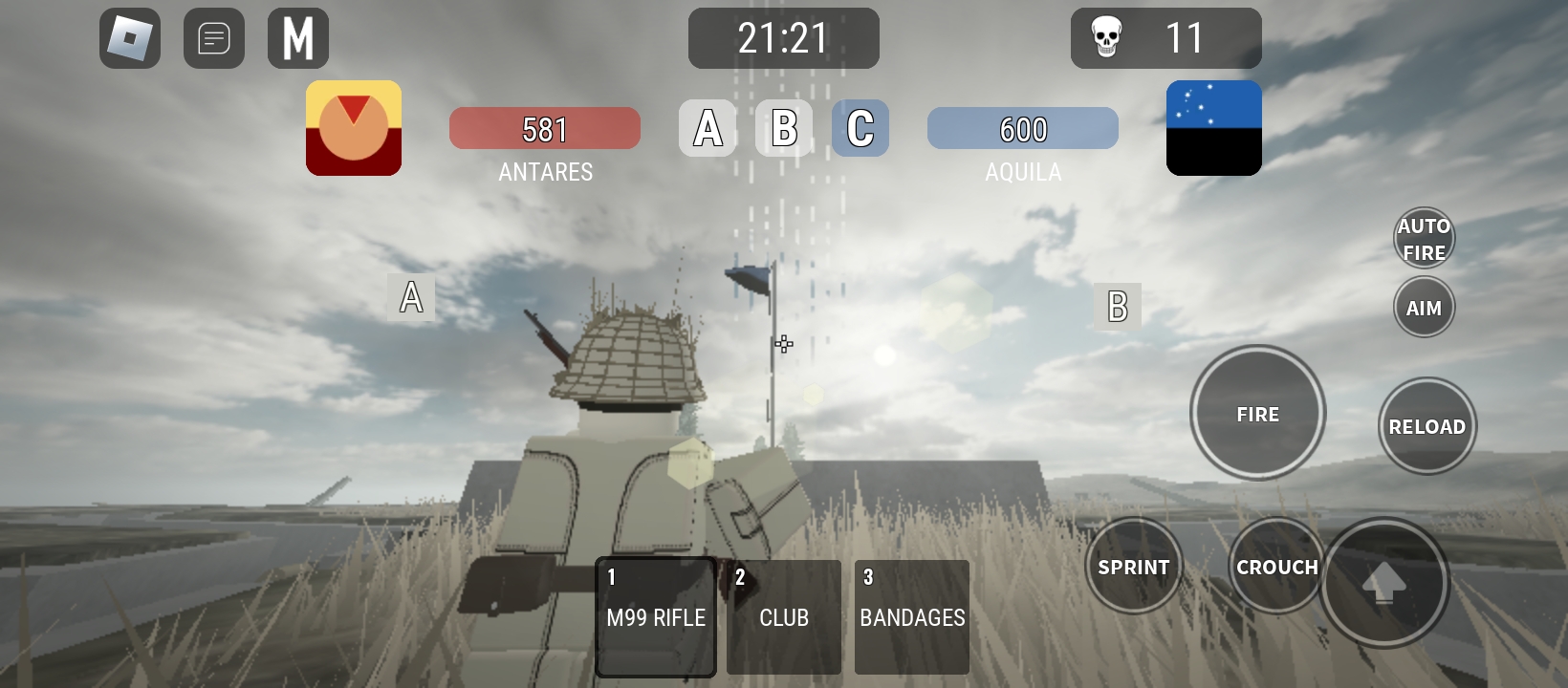The image size is (1568, 688).
Task: Toggle the Auto Fire button
Action: coord(1424,239)
